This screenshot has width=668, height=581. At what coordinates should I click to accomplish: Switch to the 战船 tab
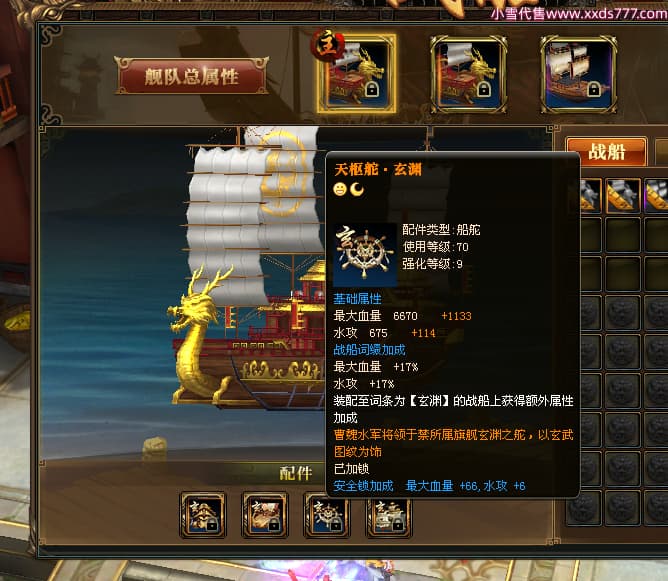(x=606, y=152)
